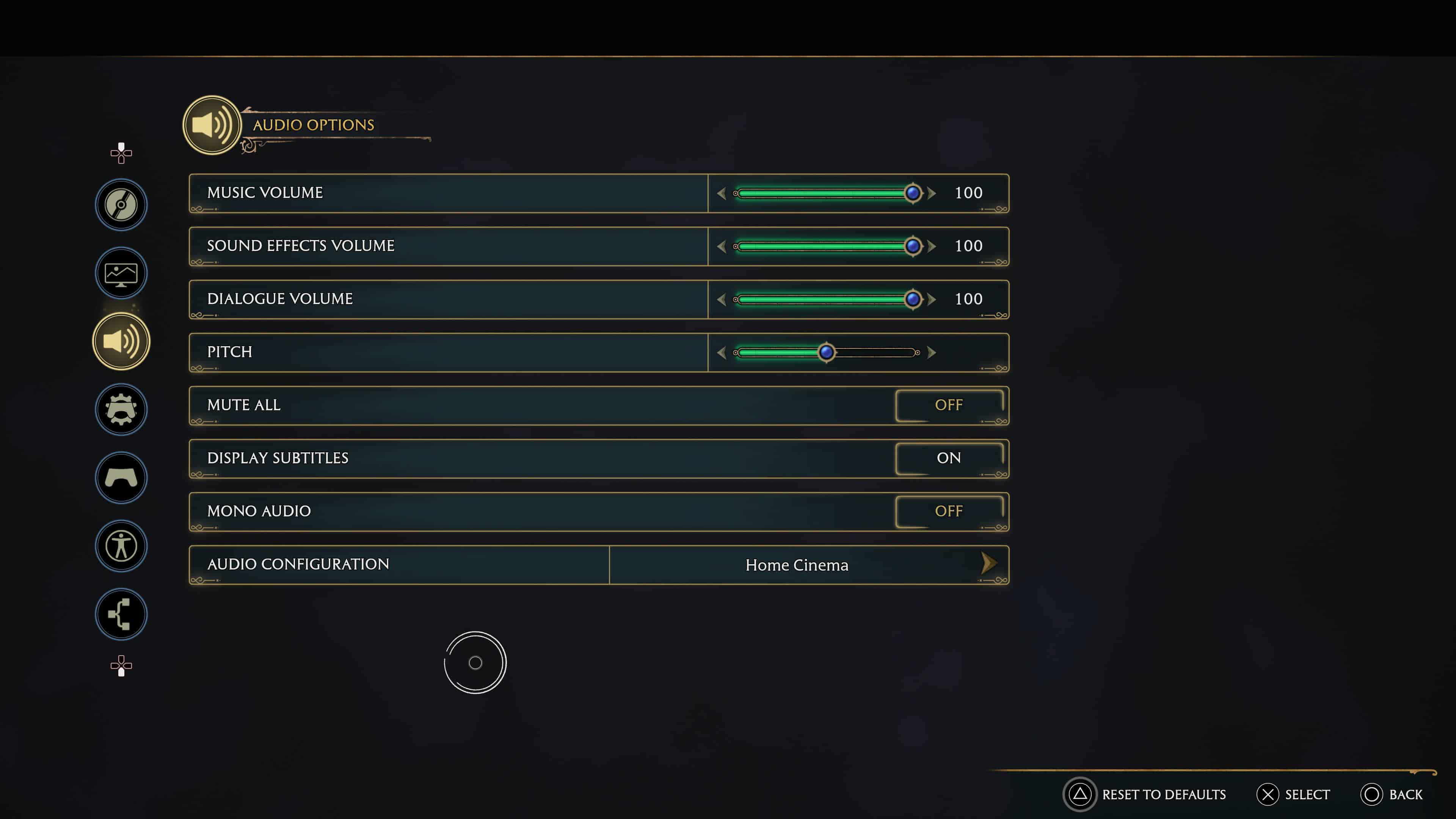The width and height of the screenshot is (1456, 819).
Task: Open the controller options icon
Action: coord(121,478)
